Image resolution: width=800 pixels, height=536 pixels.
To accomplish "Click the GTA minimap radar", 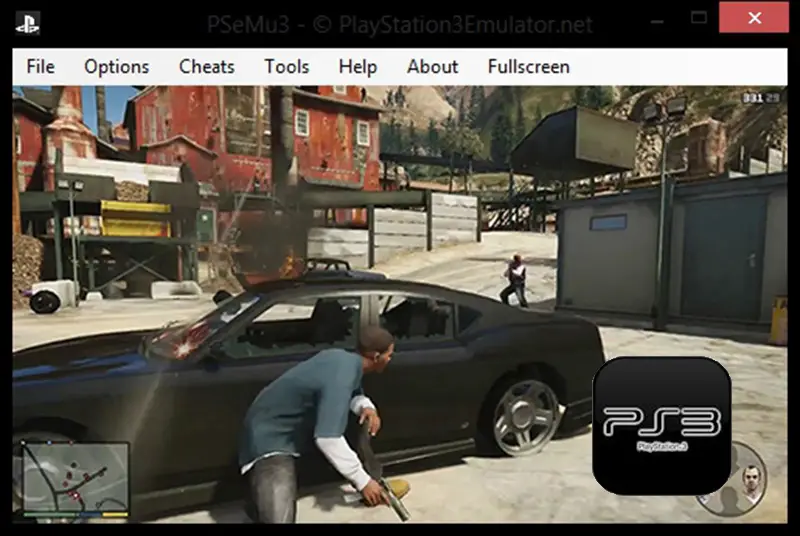I will 76,480.
